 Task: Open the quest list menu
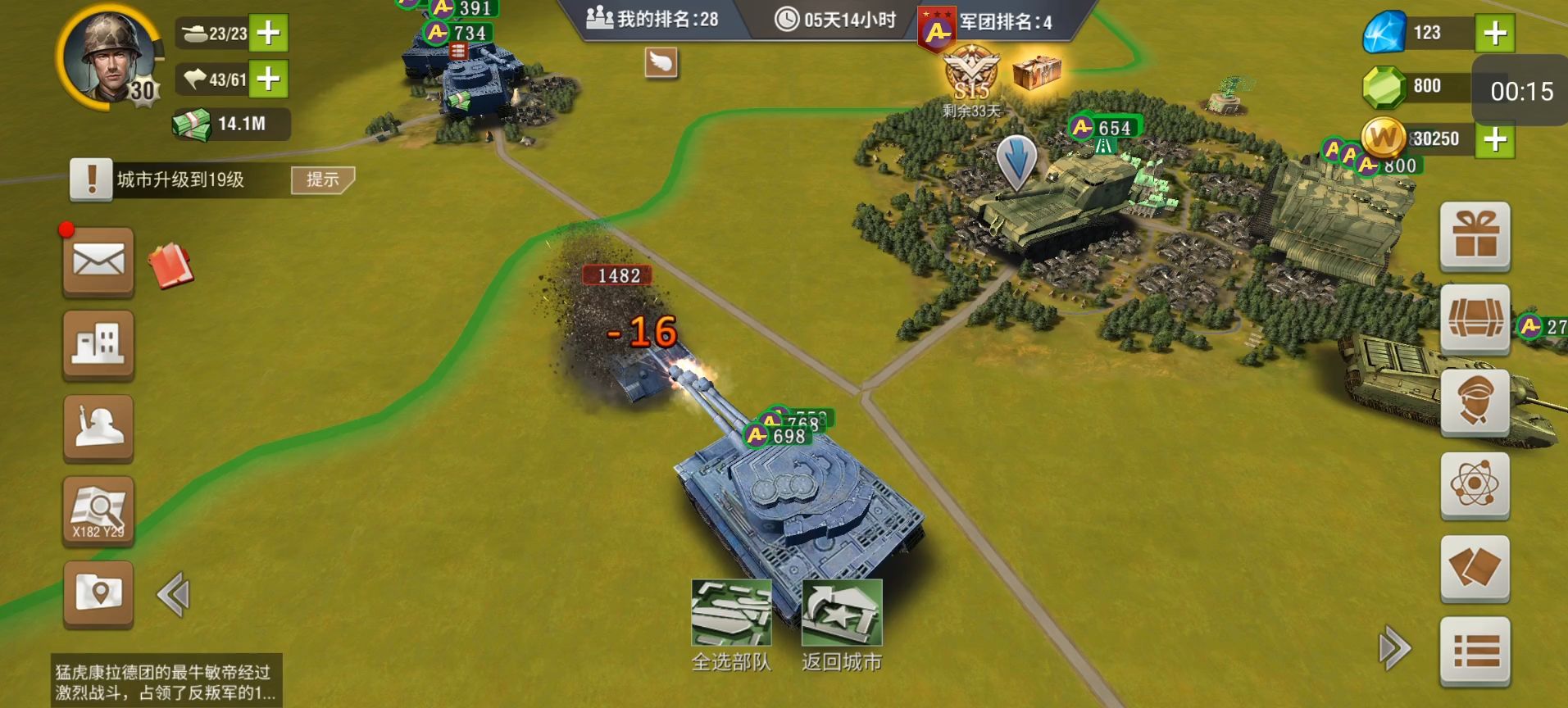(1475, 651)
